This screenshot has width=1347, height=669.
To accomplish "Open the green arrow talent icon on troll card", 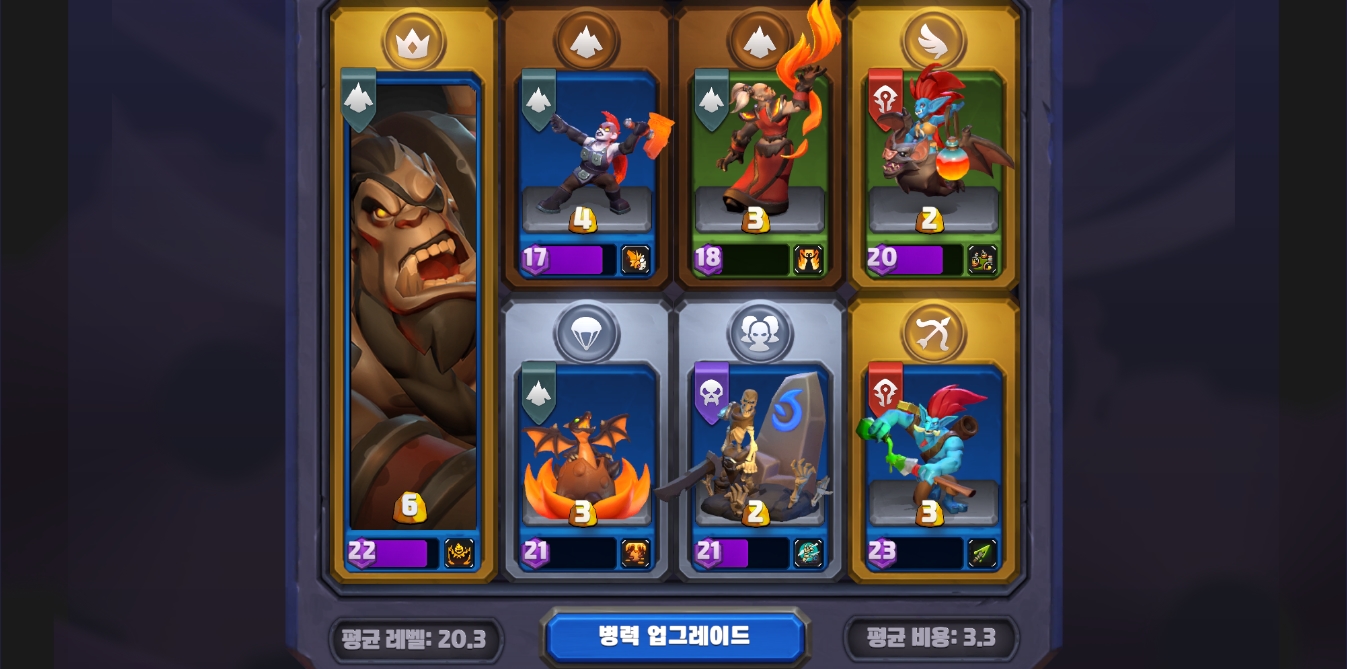I will click(982, 553).
